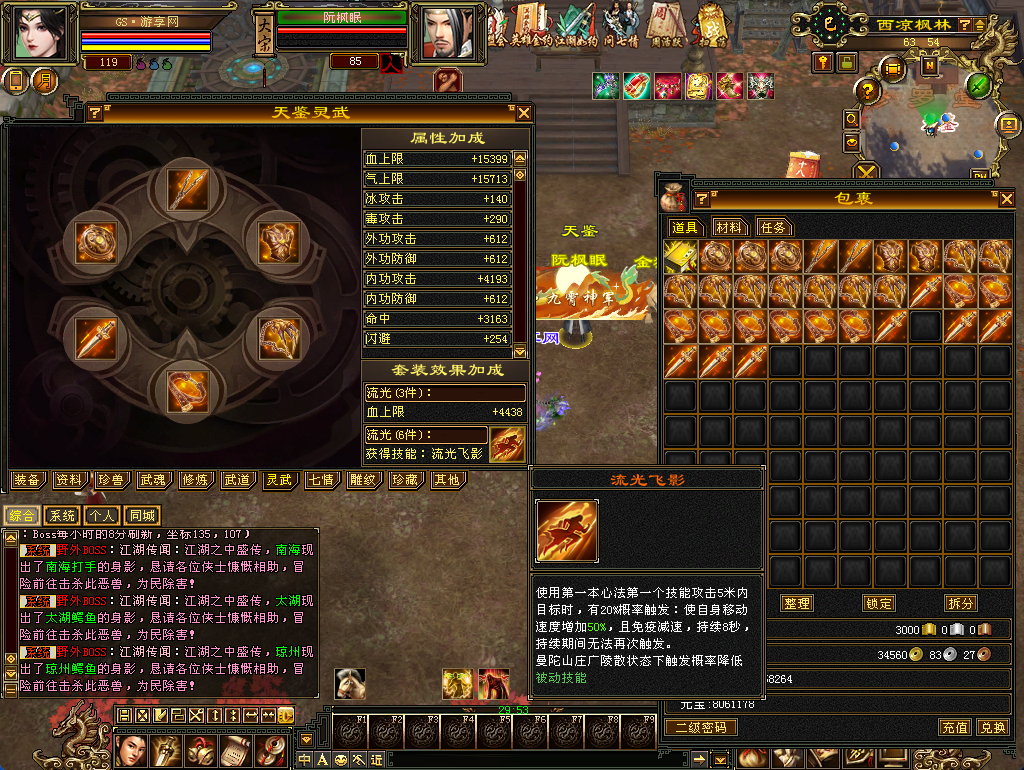Screen dimensions: 1024x770
Task: Click the 兑换 exchange button
Action: [x=992, y=727]
